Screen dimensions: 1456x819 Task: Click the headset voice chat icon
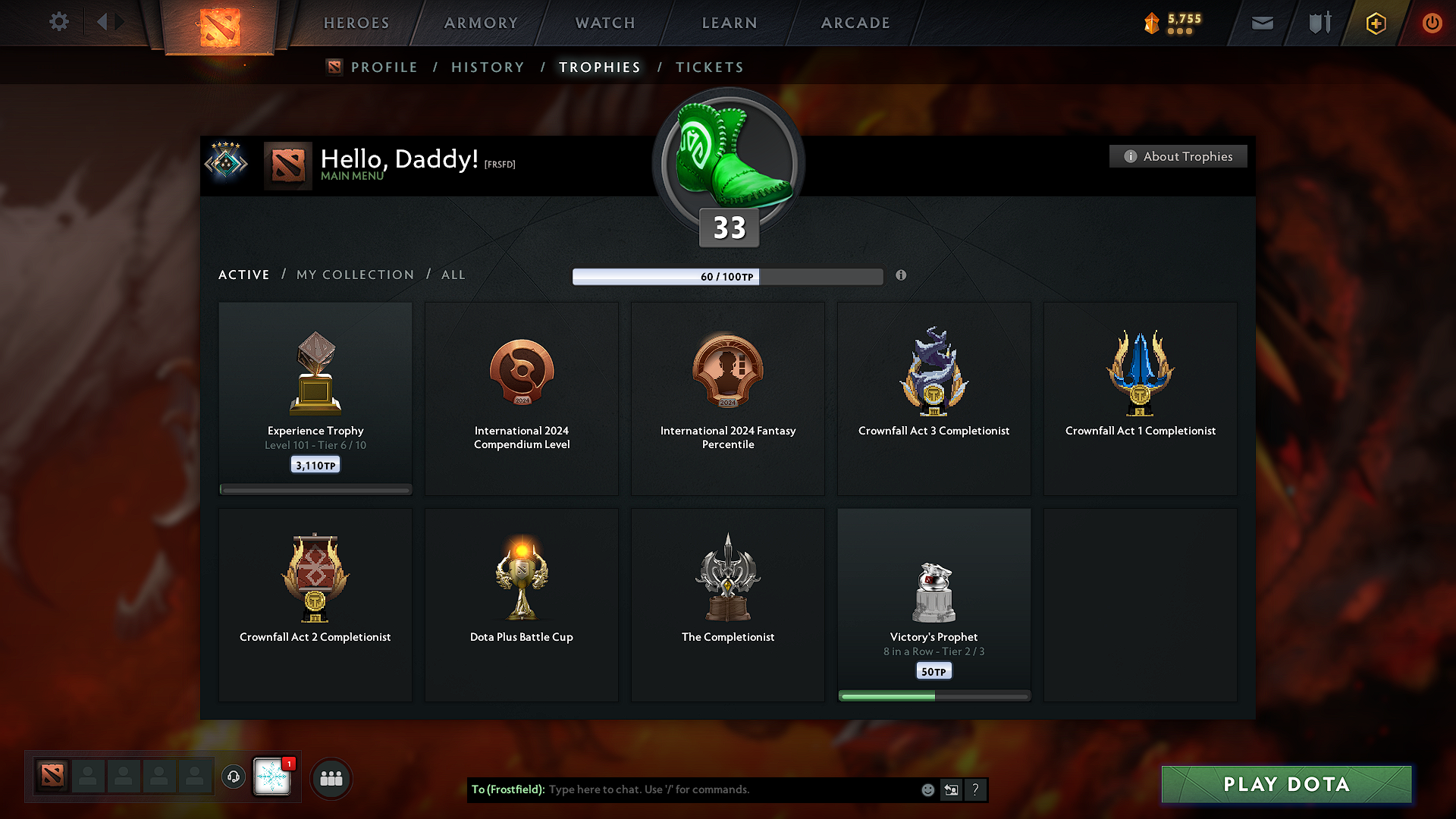point(233,777)
